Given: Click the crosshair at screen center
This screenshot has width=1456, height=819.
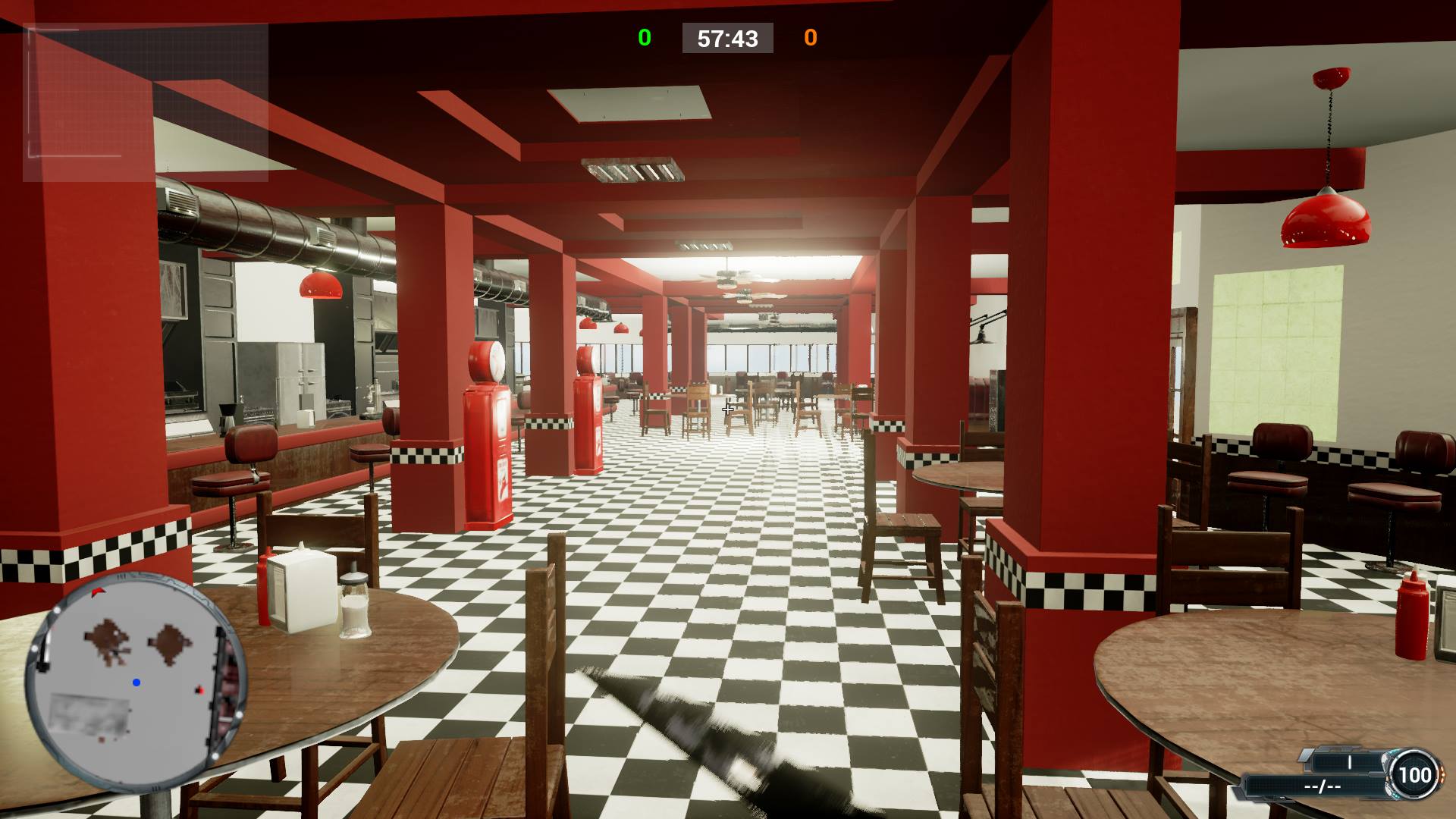Looking at the screenshot, I should (726, 409).
